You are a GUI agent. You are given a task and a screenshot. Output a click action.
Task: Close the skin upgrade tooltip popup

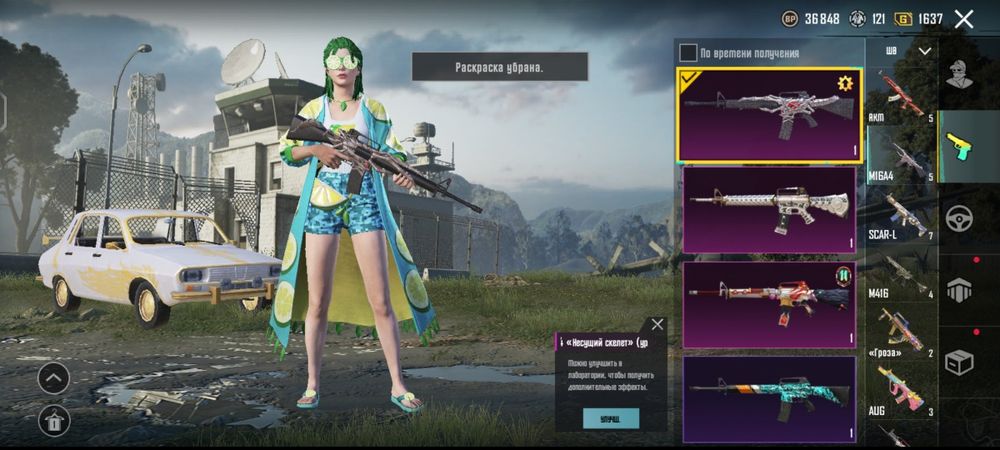point(657,325)
